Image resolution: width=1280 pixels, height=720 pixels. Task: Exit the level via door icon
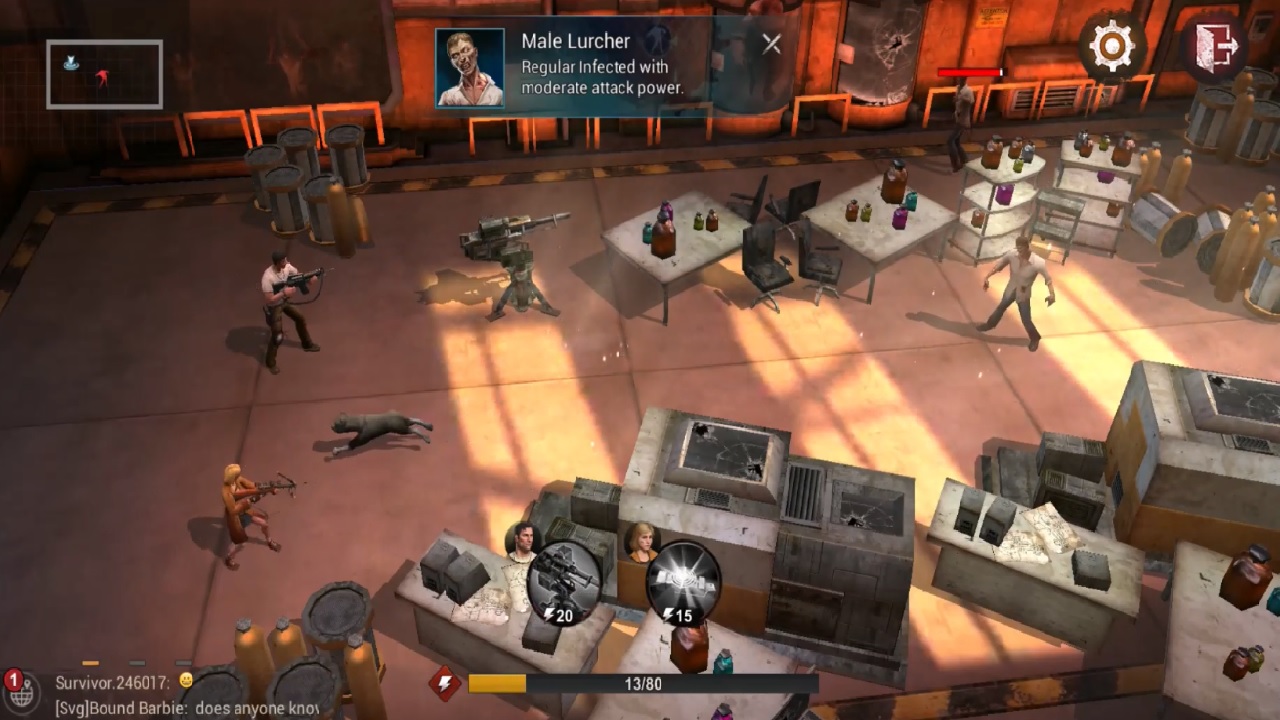(x=1213, y=45)
